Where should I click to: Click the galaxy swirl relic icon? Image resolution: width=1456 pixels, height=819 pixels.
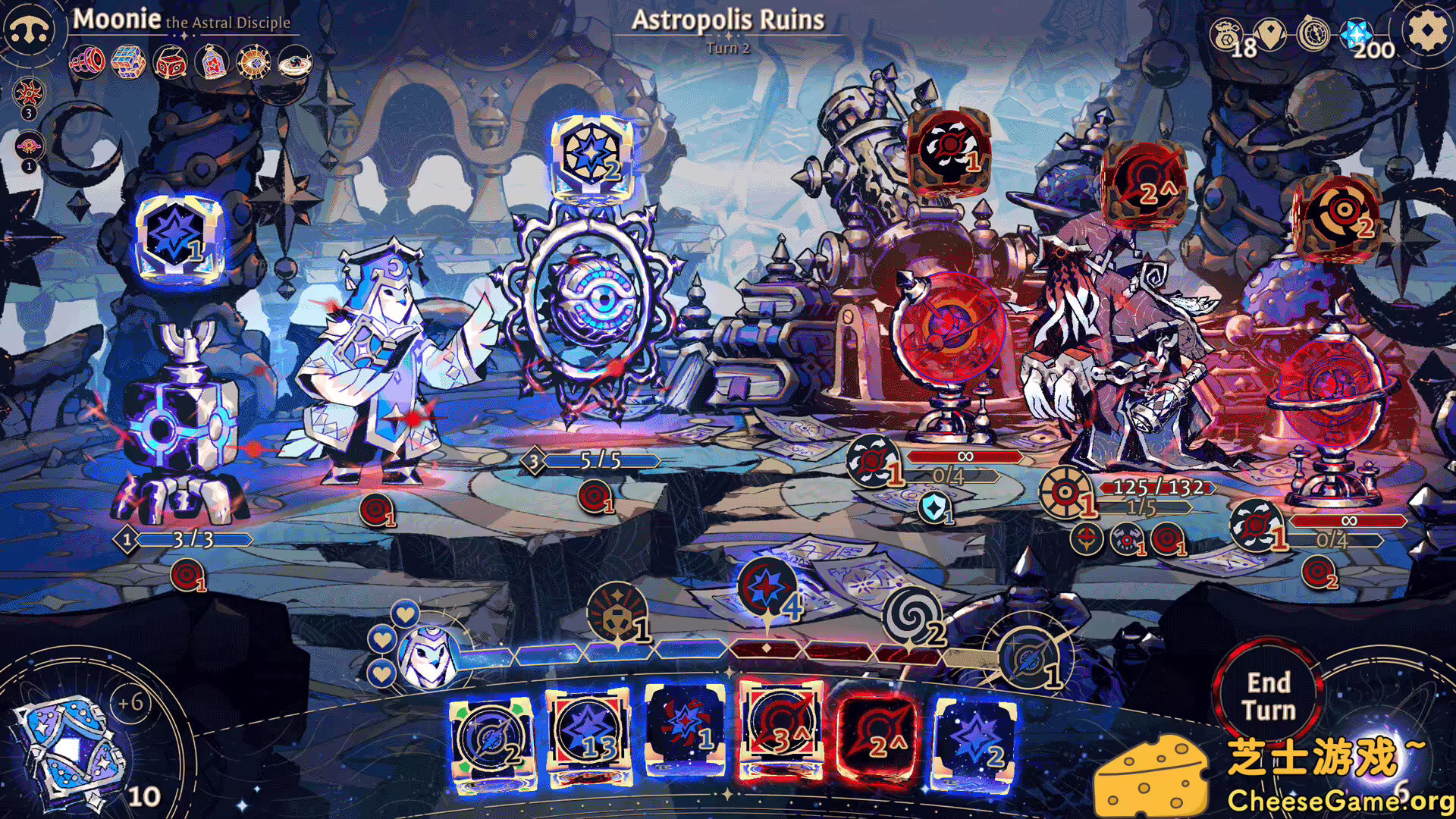(296, 62)
